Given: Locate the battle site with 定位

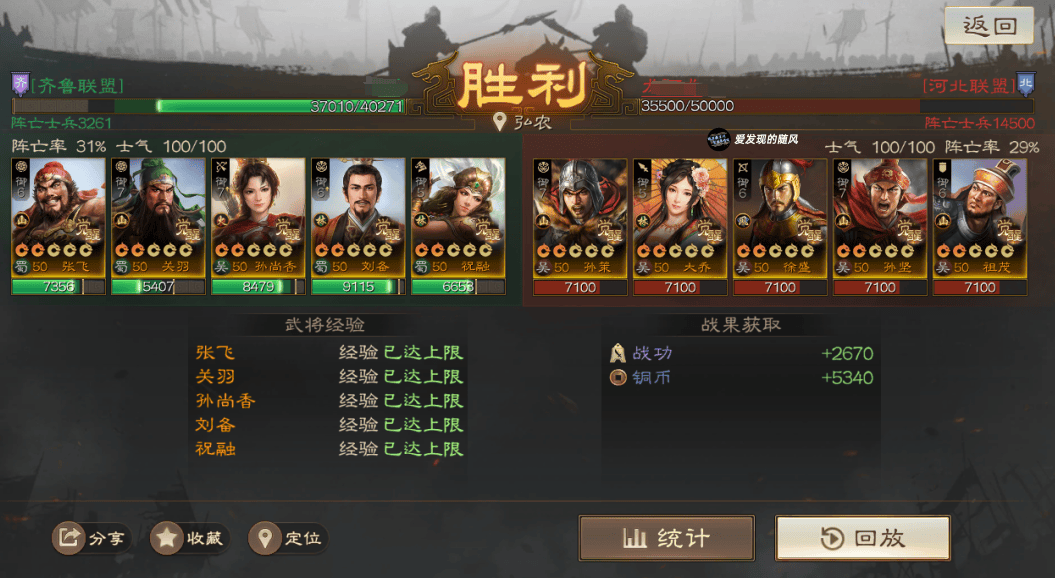Looking at the screenshot, I should [288, 538].
